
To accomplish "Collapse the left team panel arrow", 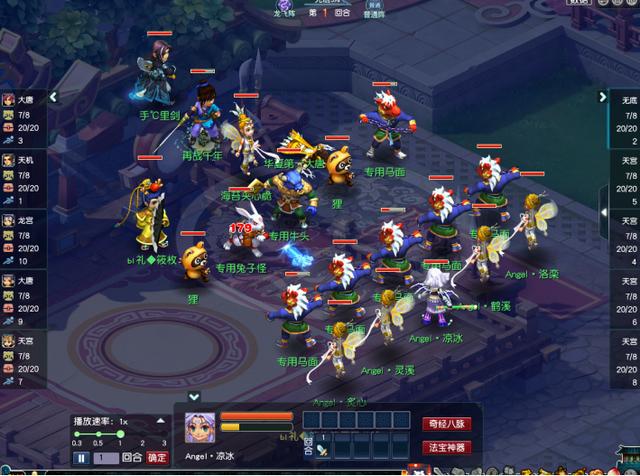I will pyautogui.click(x=54, y=97).
